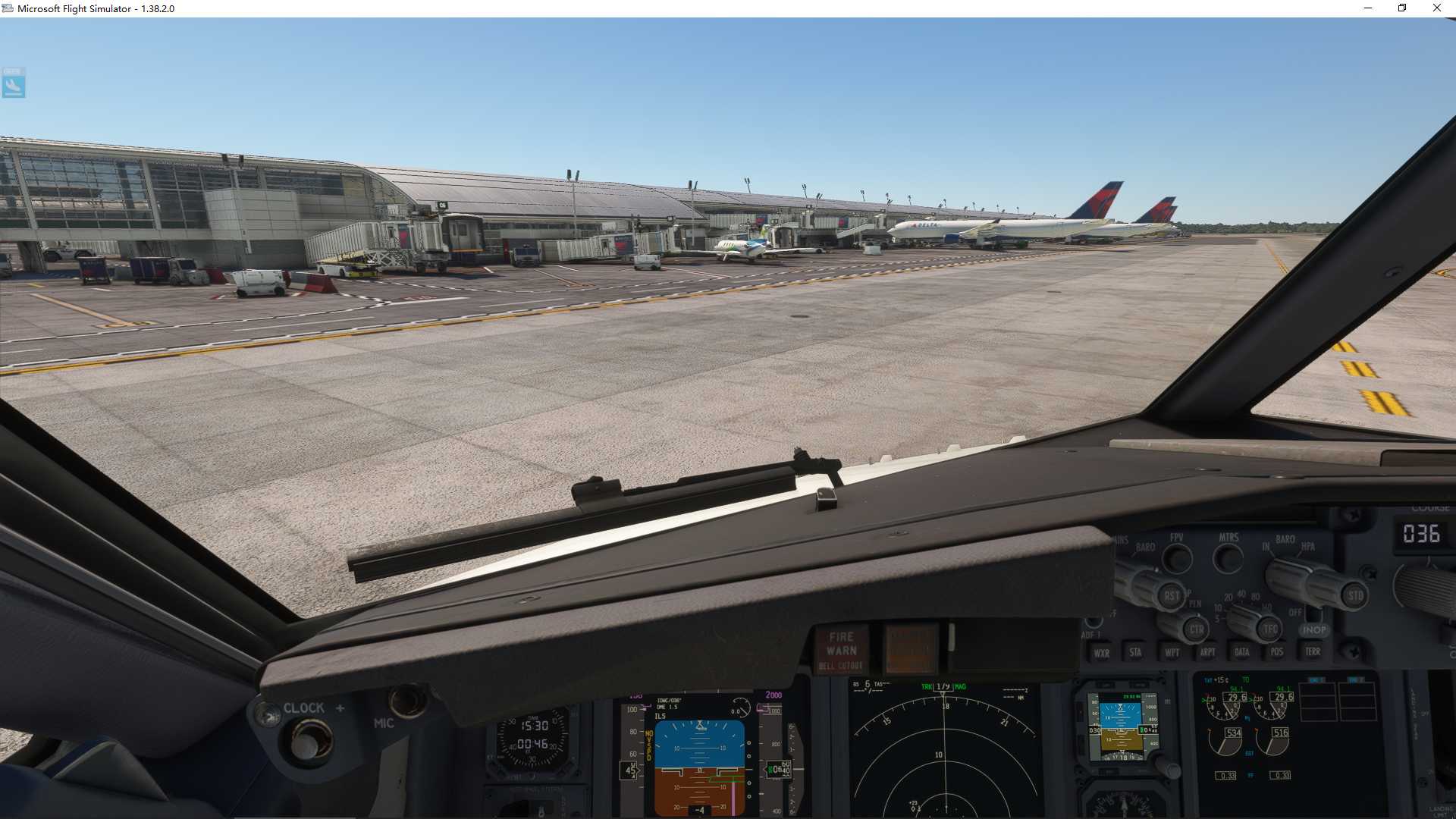Select the DATA map option button
This screenshot has width=1456, height=819.
click(x=1242, y=652)
